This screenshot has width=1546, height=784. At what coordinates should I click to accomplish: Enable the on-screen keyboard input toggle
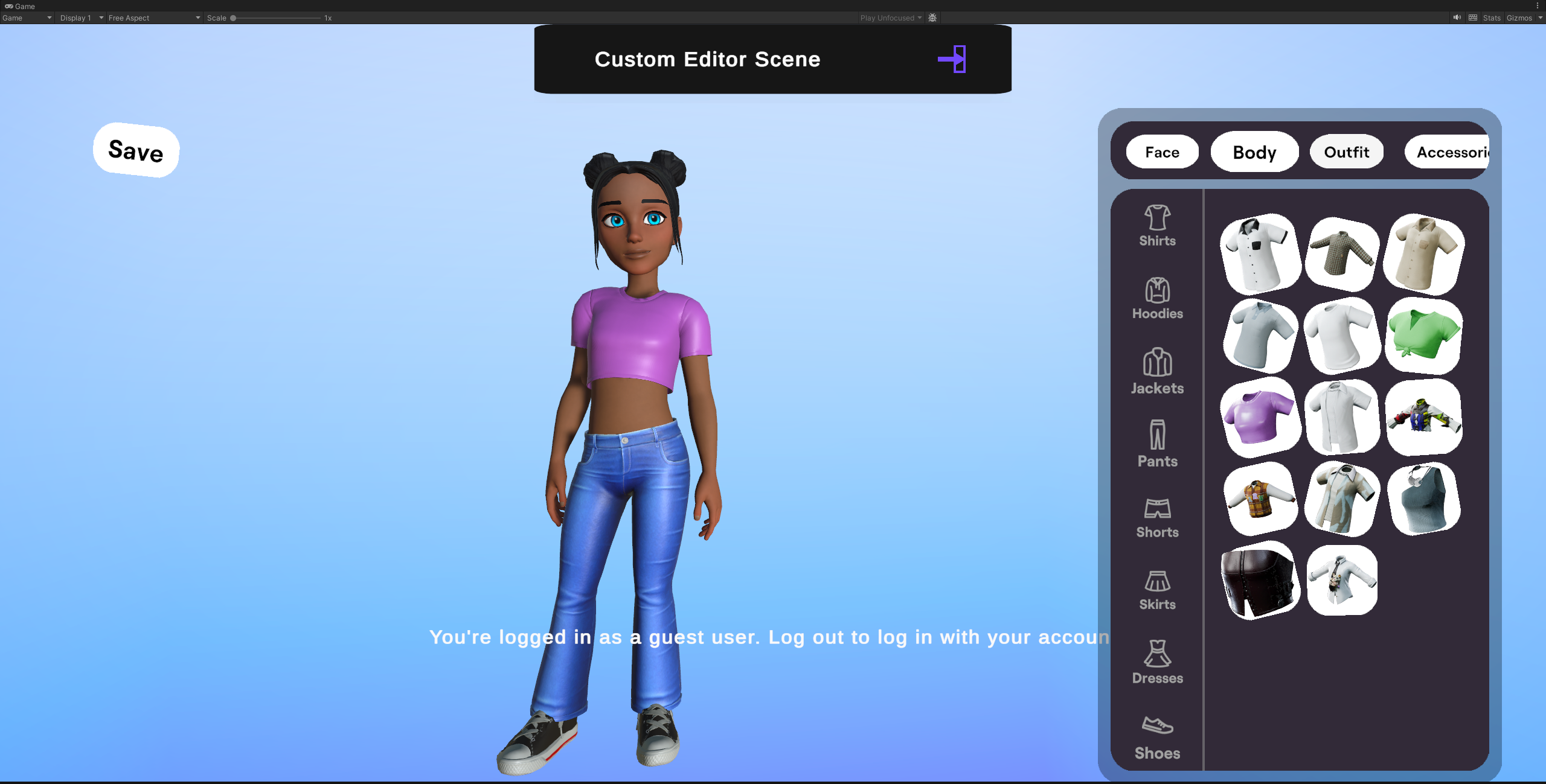click(x=1472, y=18)
